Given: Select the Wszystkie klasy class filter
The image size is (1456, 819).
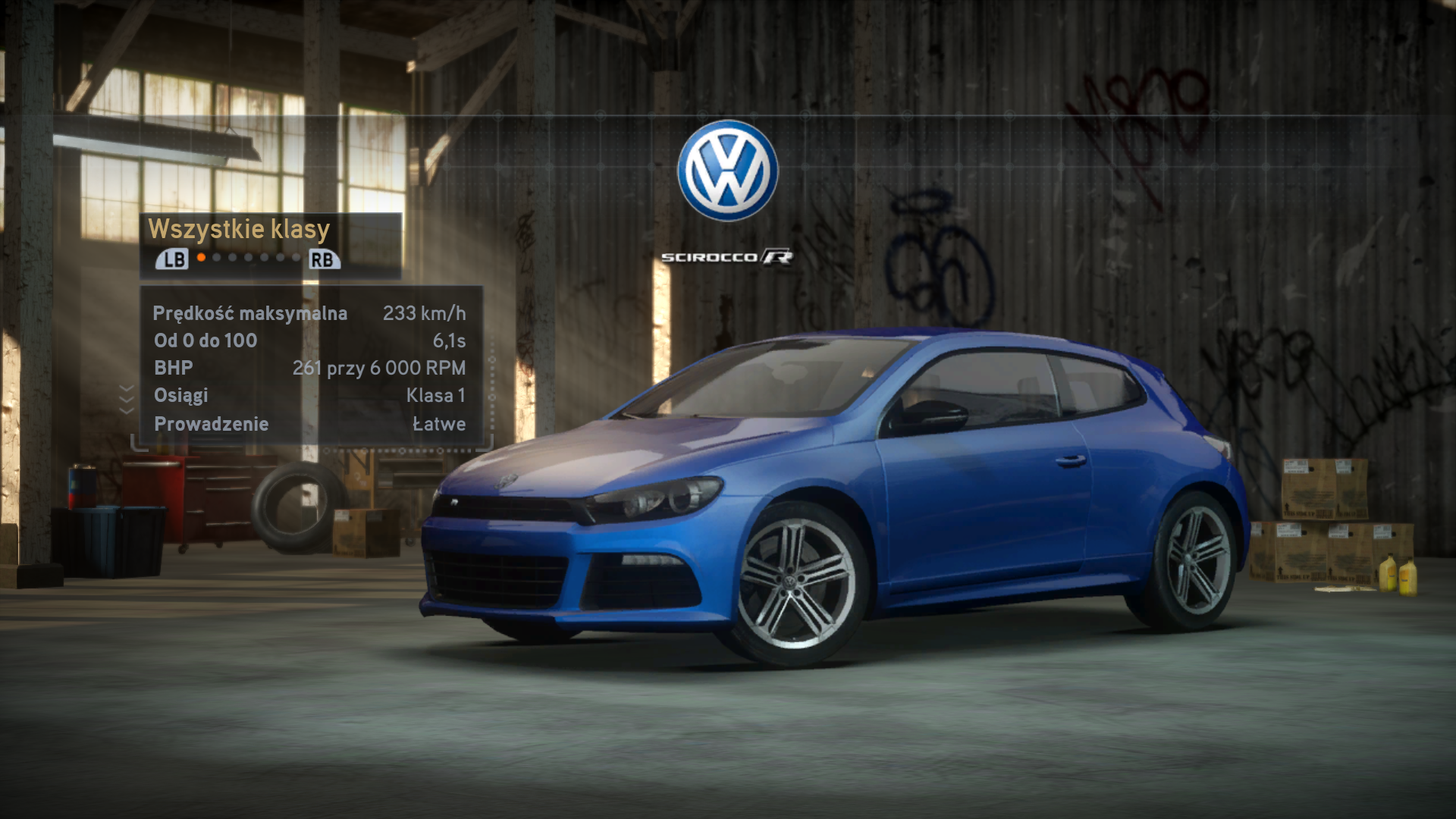Looking at the screenshot, I should click(x=239, y=229).
